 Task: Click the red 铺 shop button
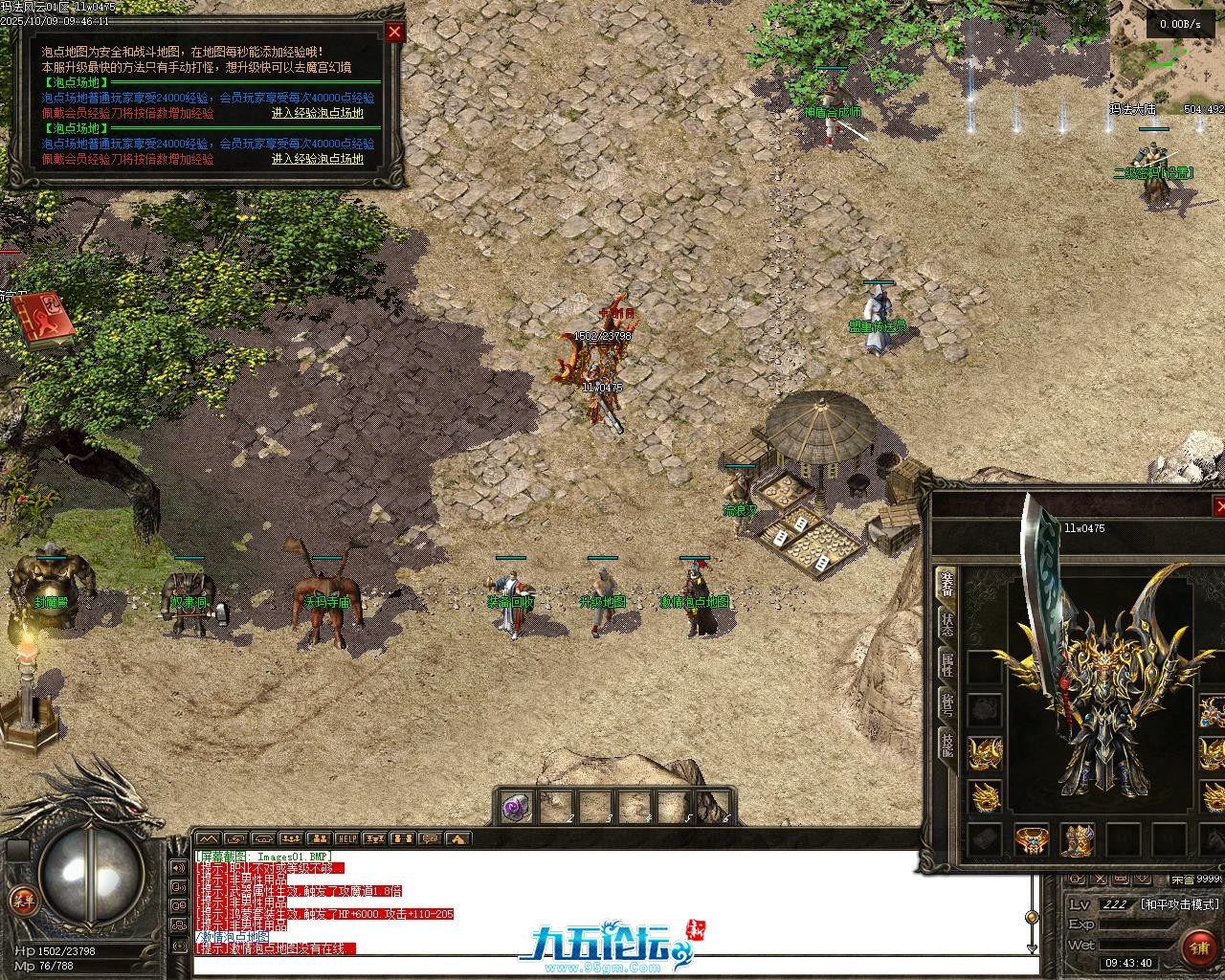pyautogui.click(x=1199, y=947)
